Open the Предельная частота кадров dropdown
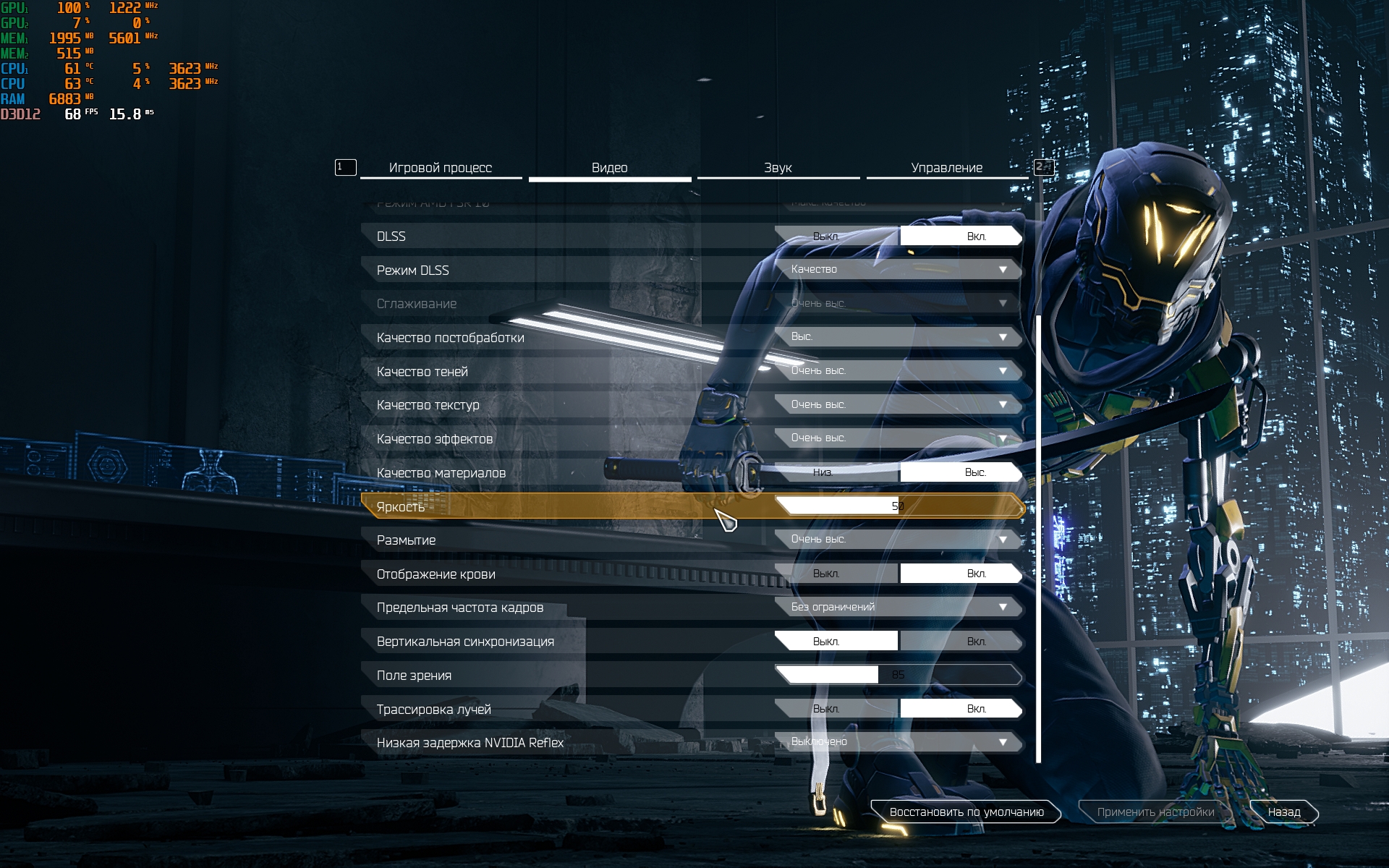Image resolution: width=1389 pixels, height=868 pixels. point(898,607)
